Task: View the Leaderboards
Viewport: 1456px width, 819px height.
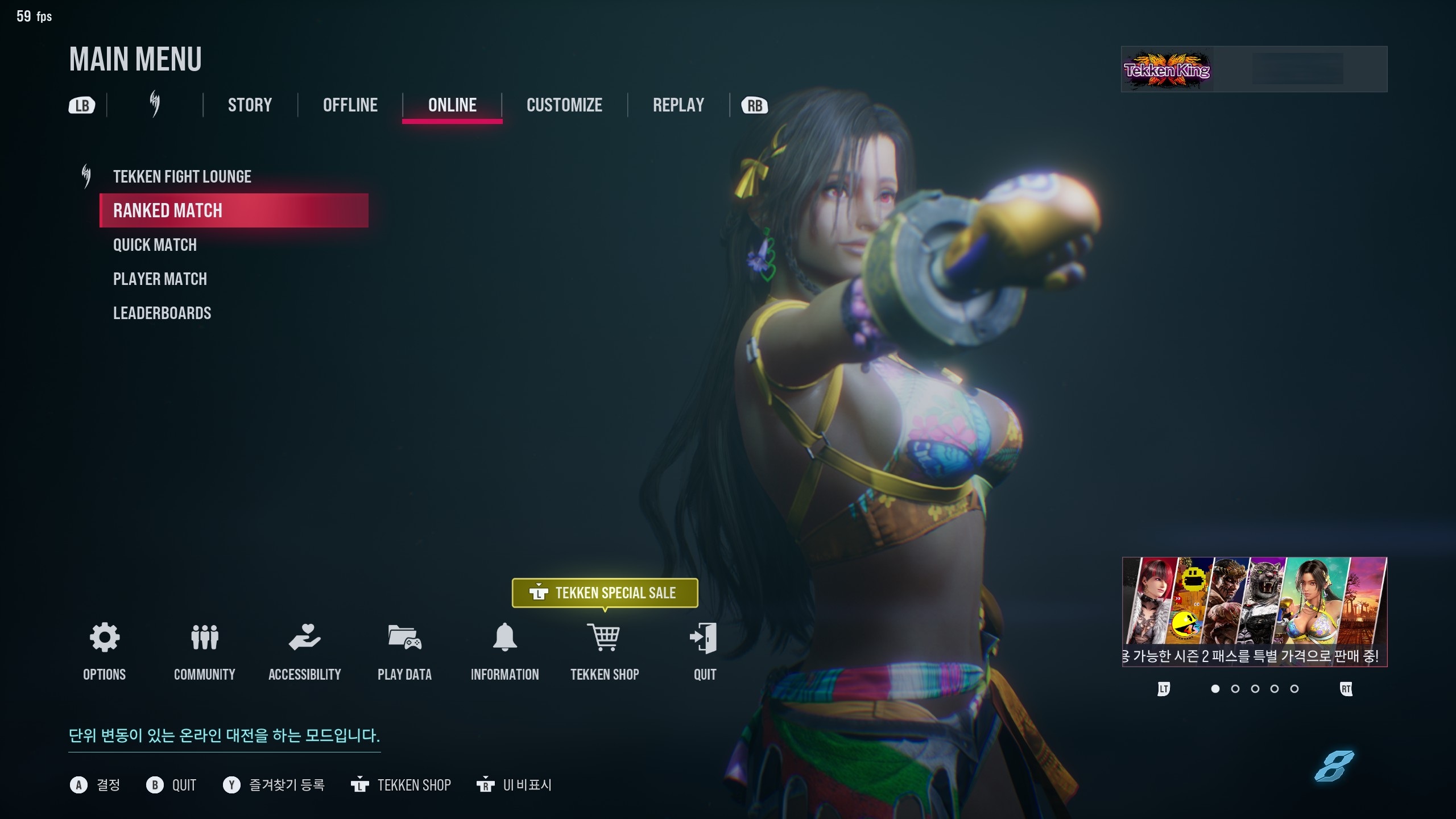Action: (162, 313)
